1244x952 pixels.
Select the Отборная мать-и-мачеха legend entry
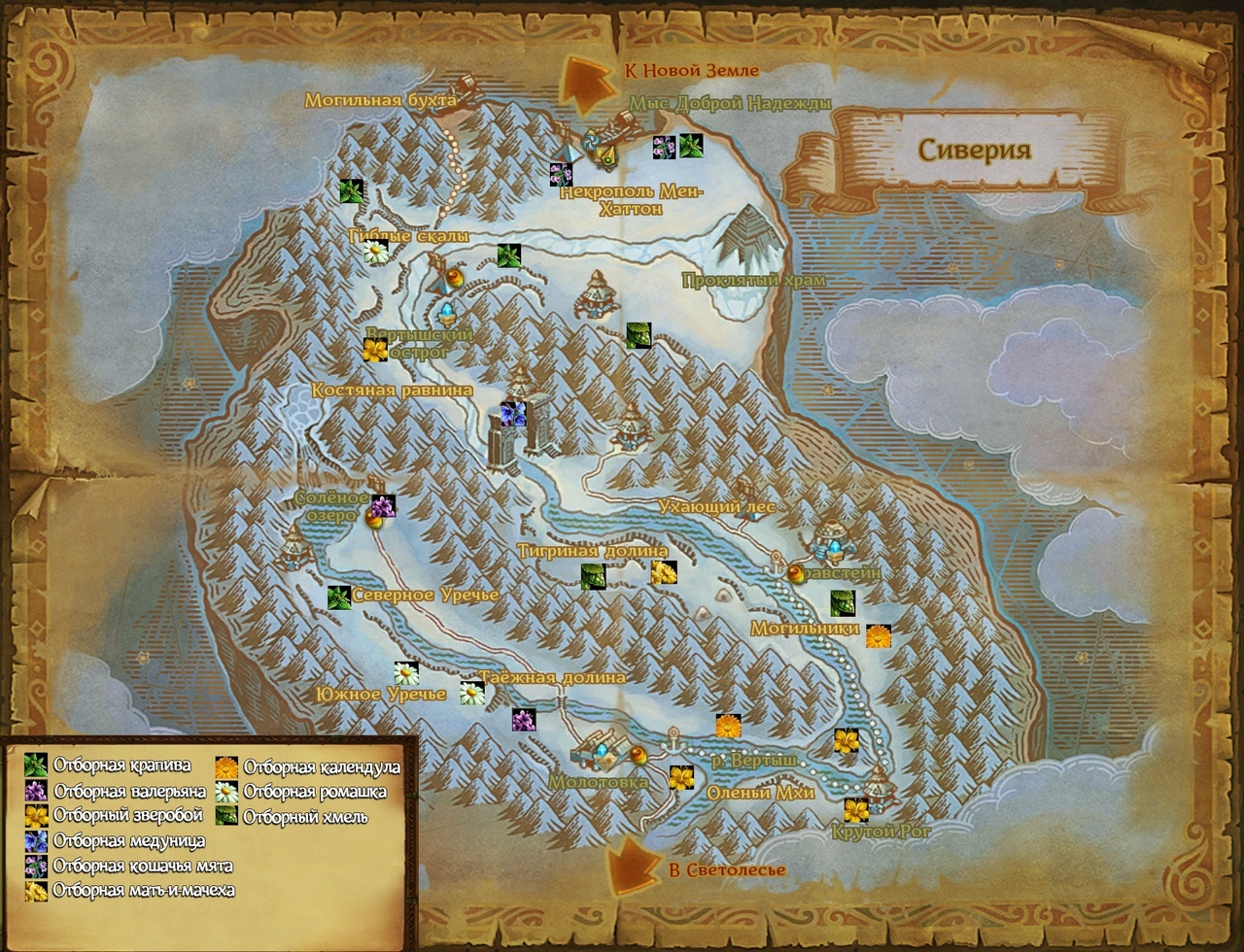click(x=36, y=890)
